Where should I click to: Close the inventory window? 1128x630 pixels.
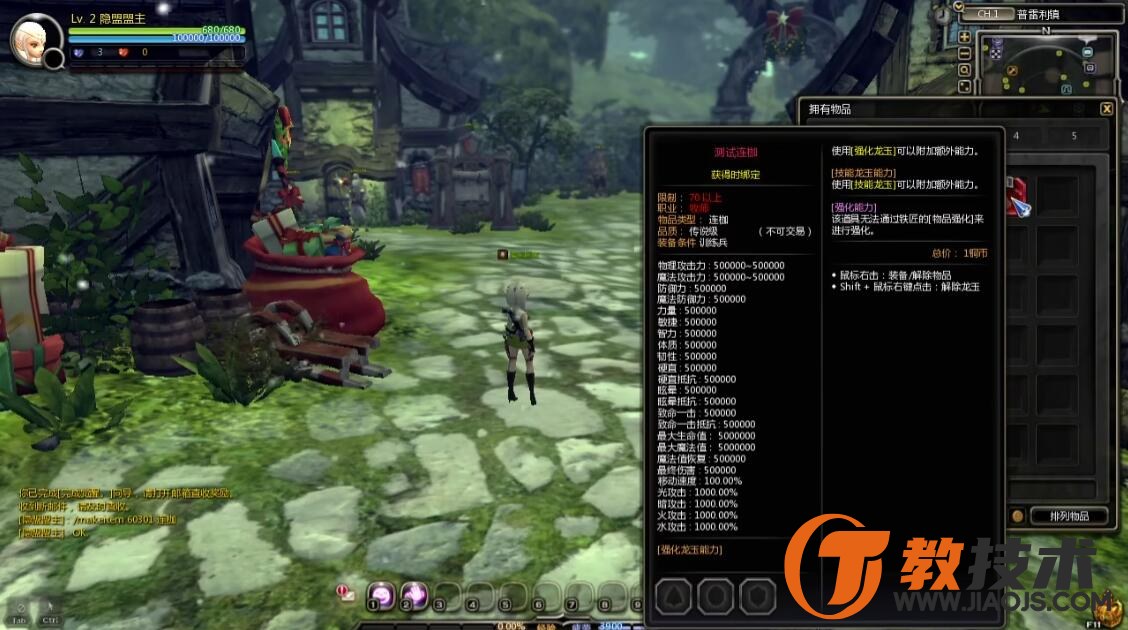pos(1106,109)
